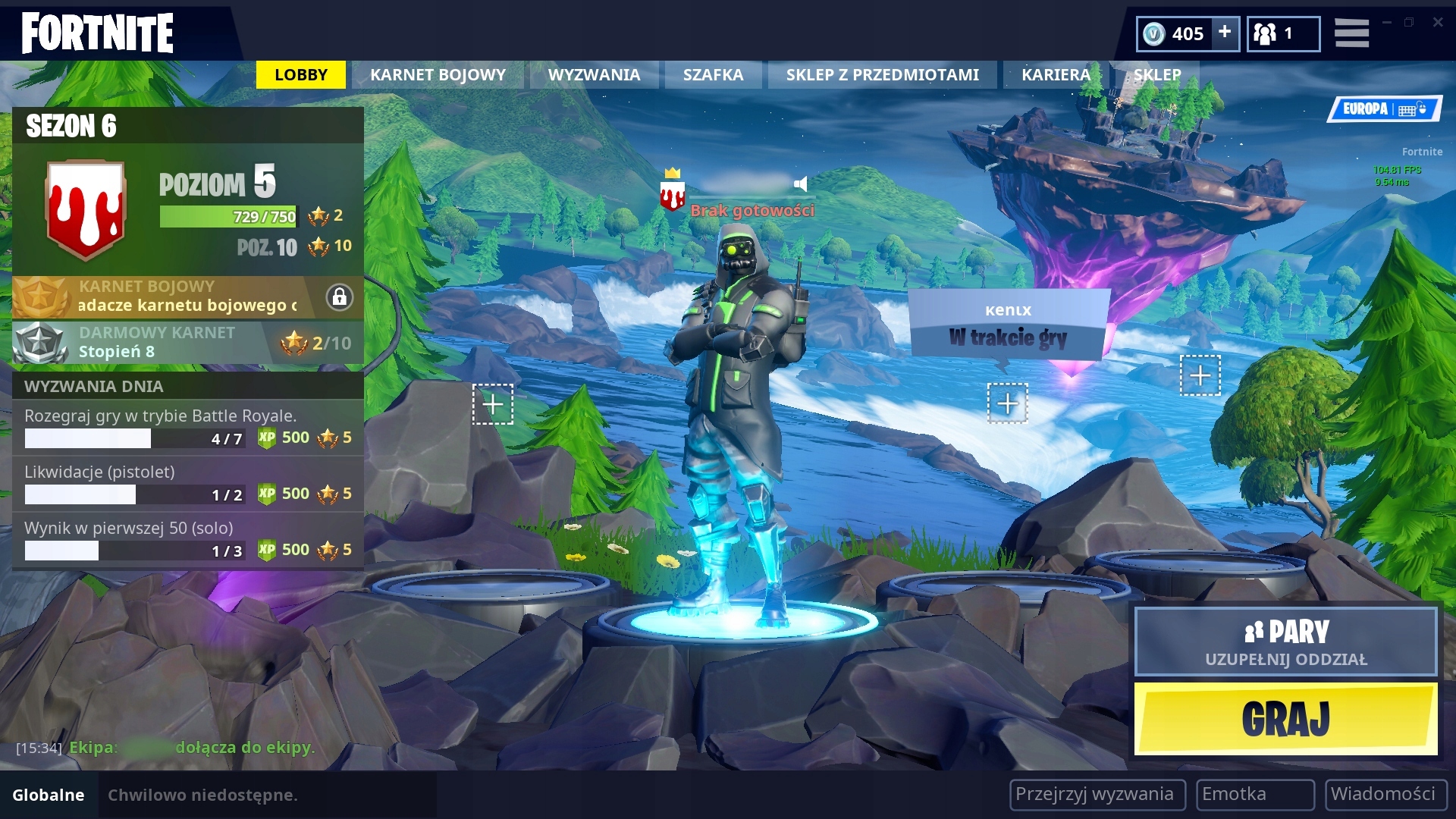Click the plus icon to buy V-Bucks
Viewport: 1456px width, 819px height.
1224,33
